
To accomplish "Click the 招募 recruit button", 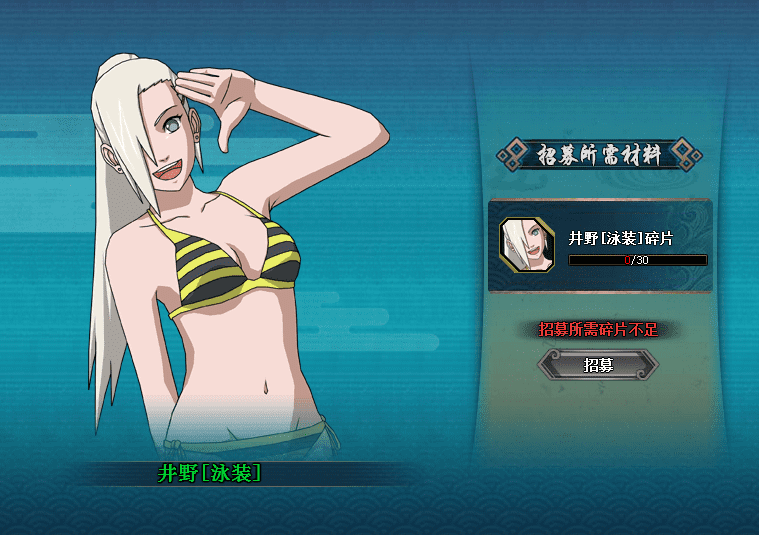I will [x=598, y=365].
